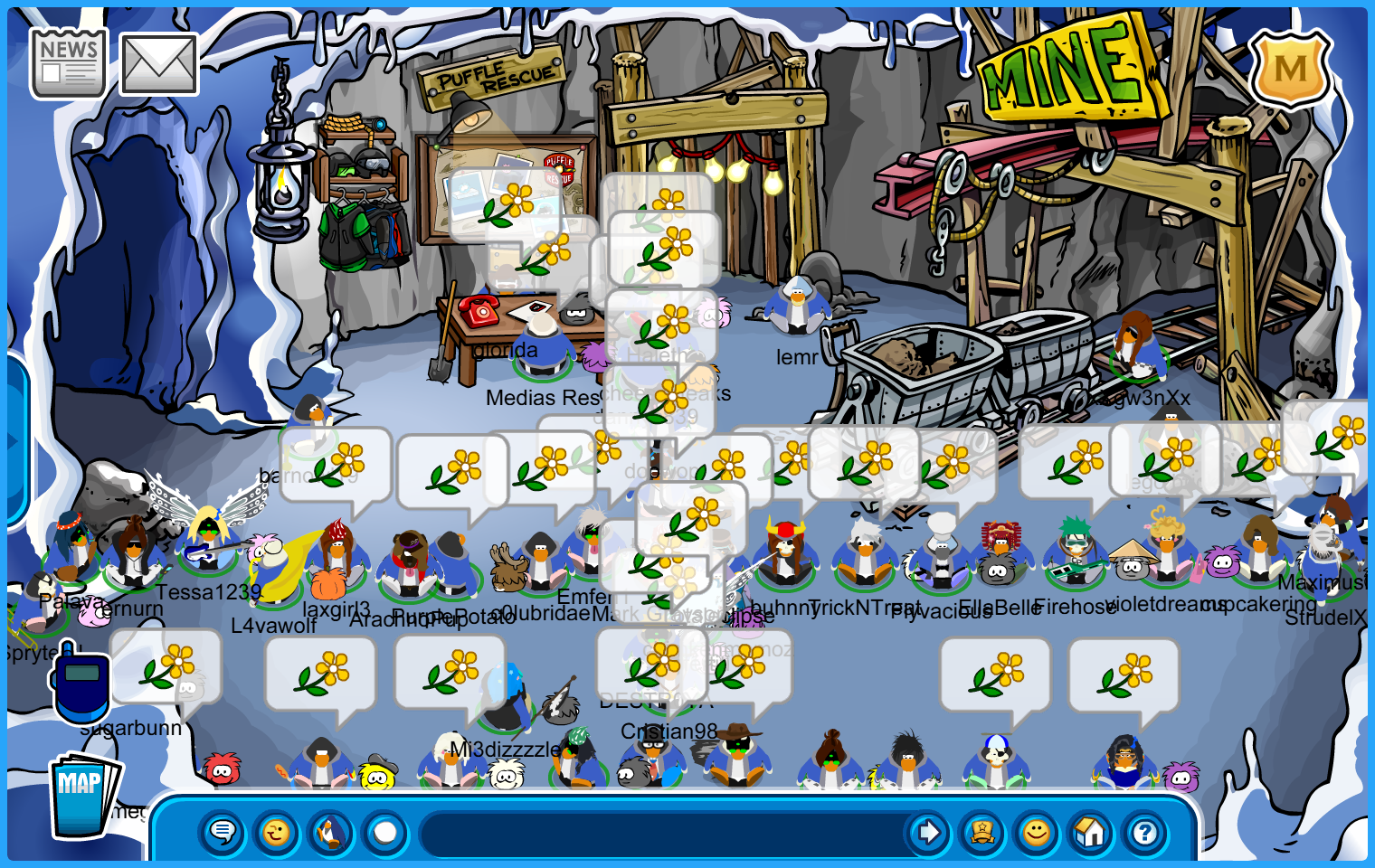The image size is (1375, 868).
Task: Open the News newspaper
Action: (68, 62)
